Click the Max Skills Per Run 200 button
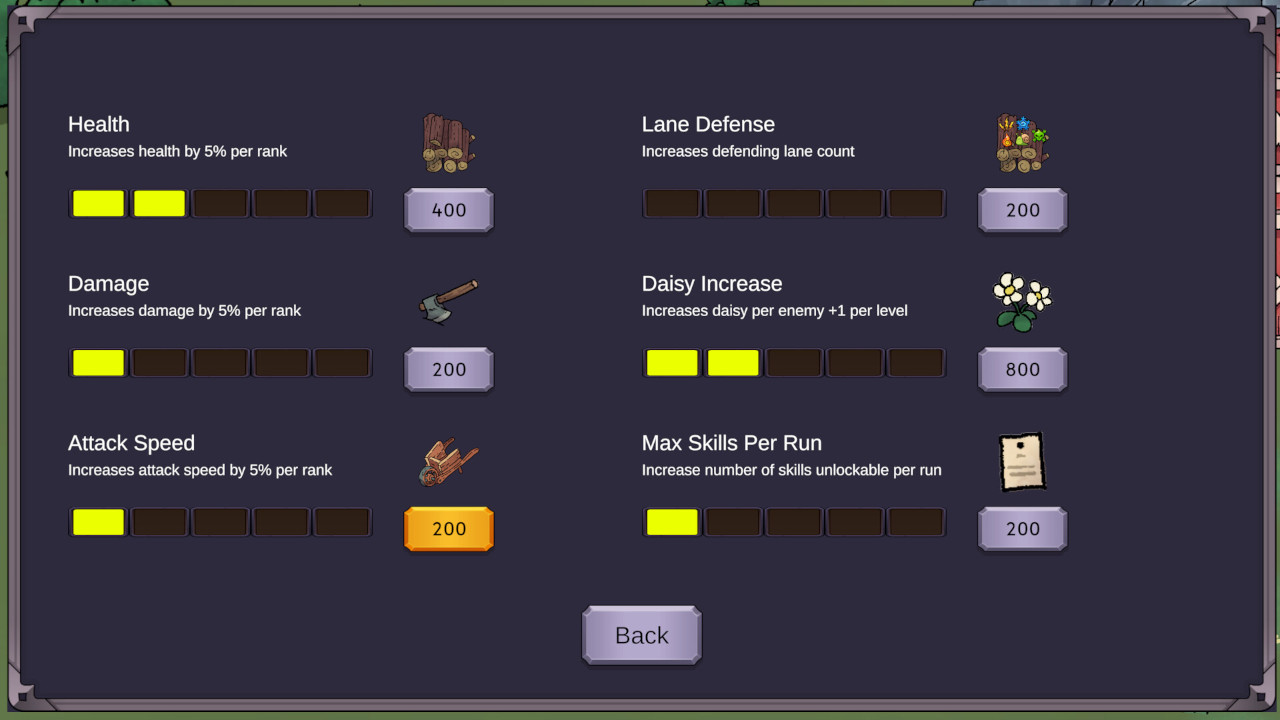The height and width of the screenshot is (720, 1280). point(1022,529)
